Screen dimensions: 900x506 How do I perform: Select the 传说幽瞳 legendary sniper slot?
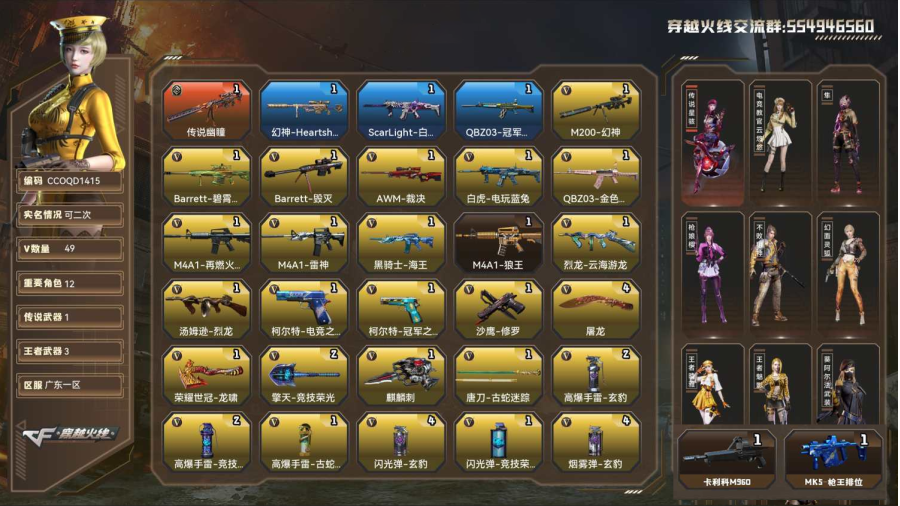[207, 110]
